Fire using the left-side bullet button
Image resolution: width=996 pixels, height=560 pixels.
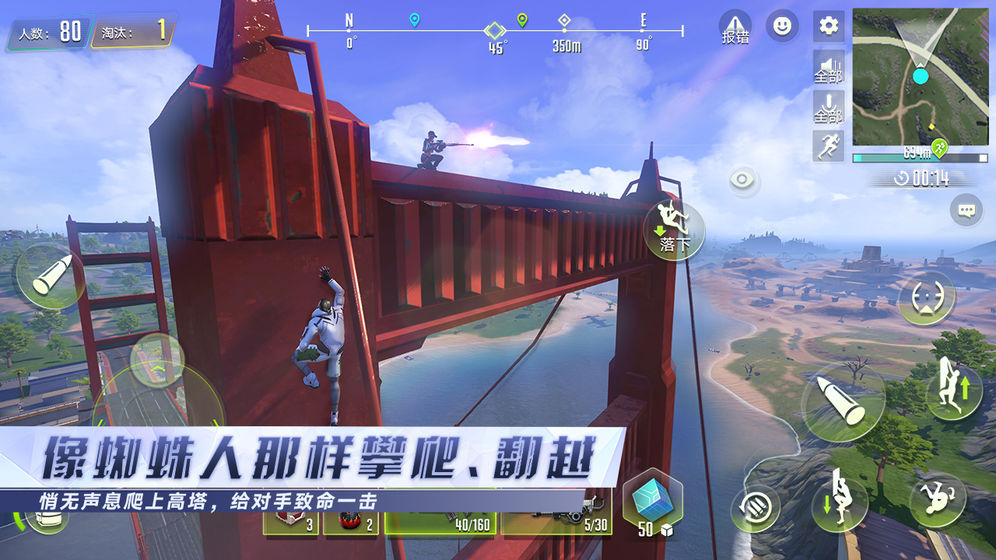tap(50, 278)
